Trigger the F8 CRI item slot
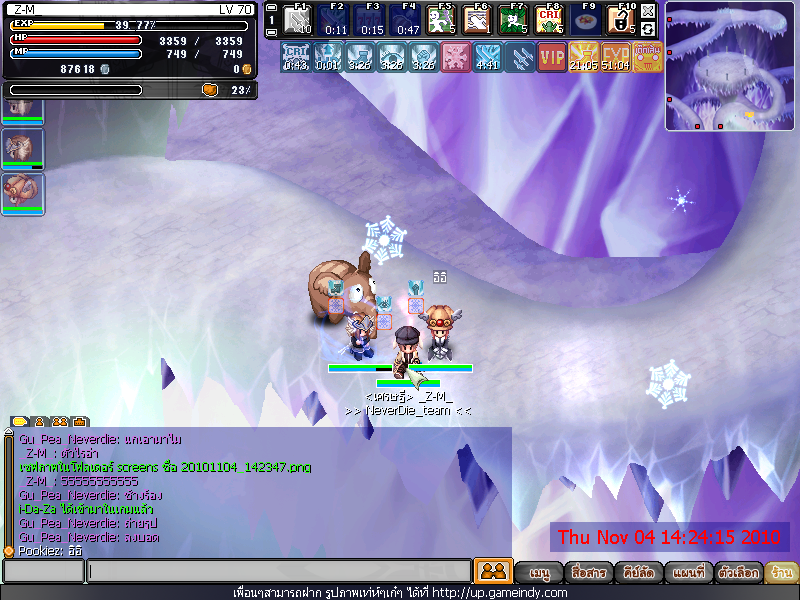 tap(549, 20)
